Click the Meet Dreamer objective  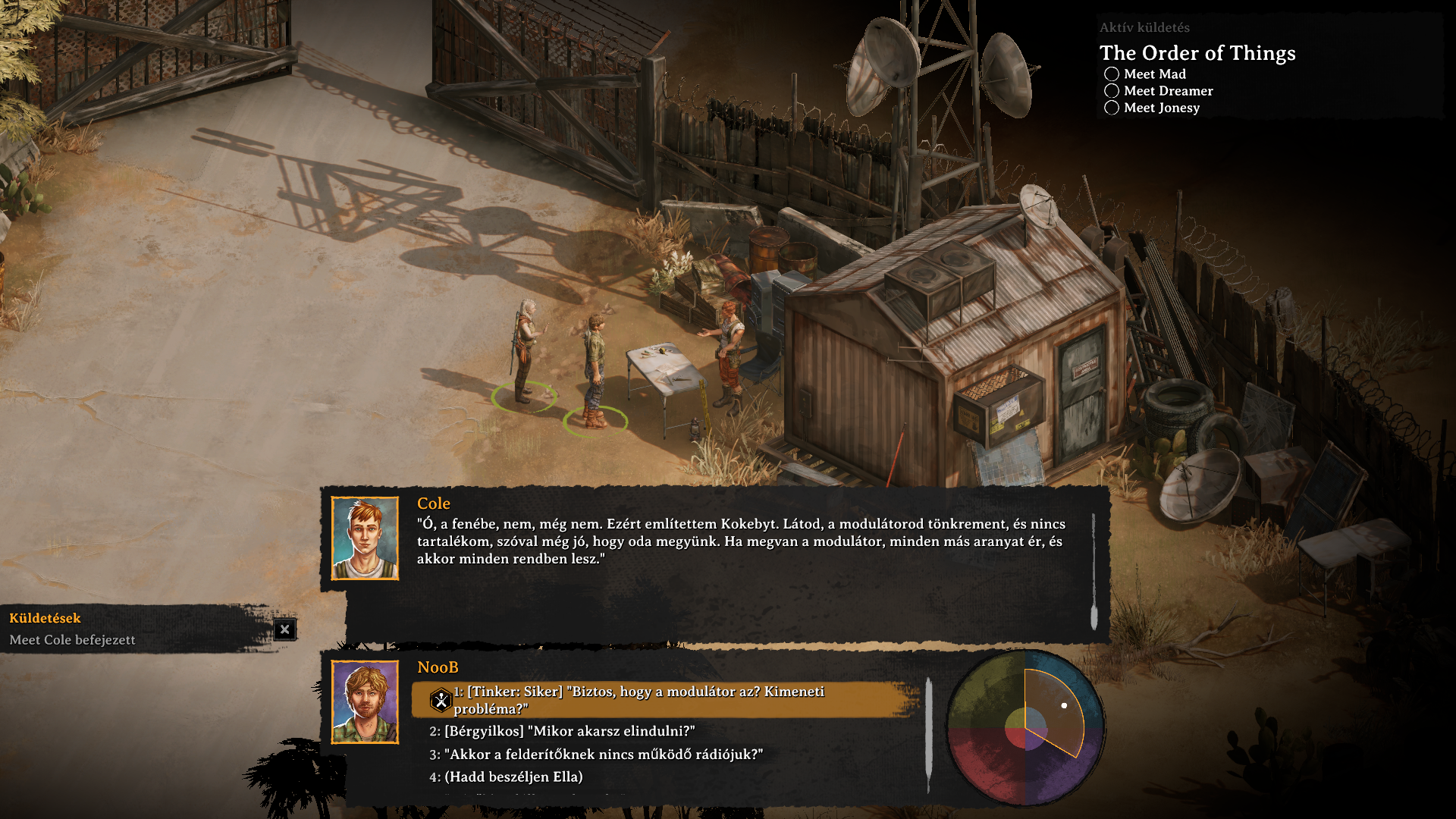point(1168,91)
